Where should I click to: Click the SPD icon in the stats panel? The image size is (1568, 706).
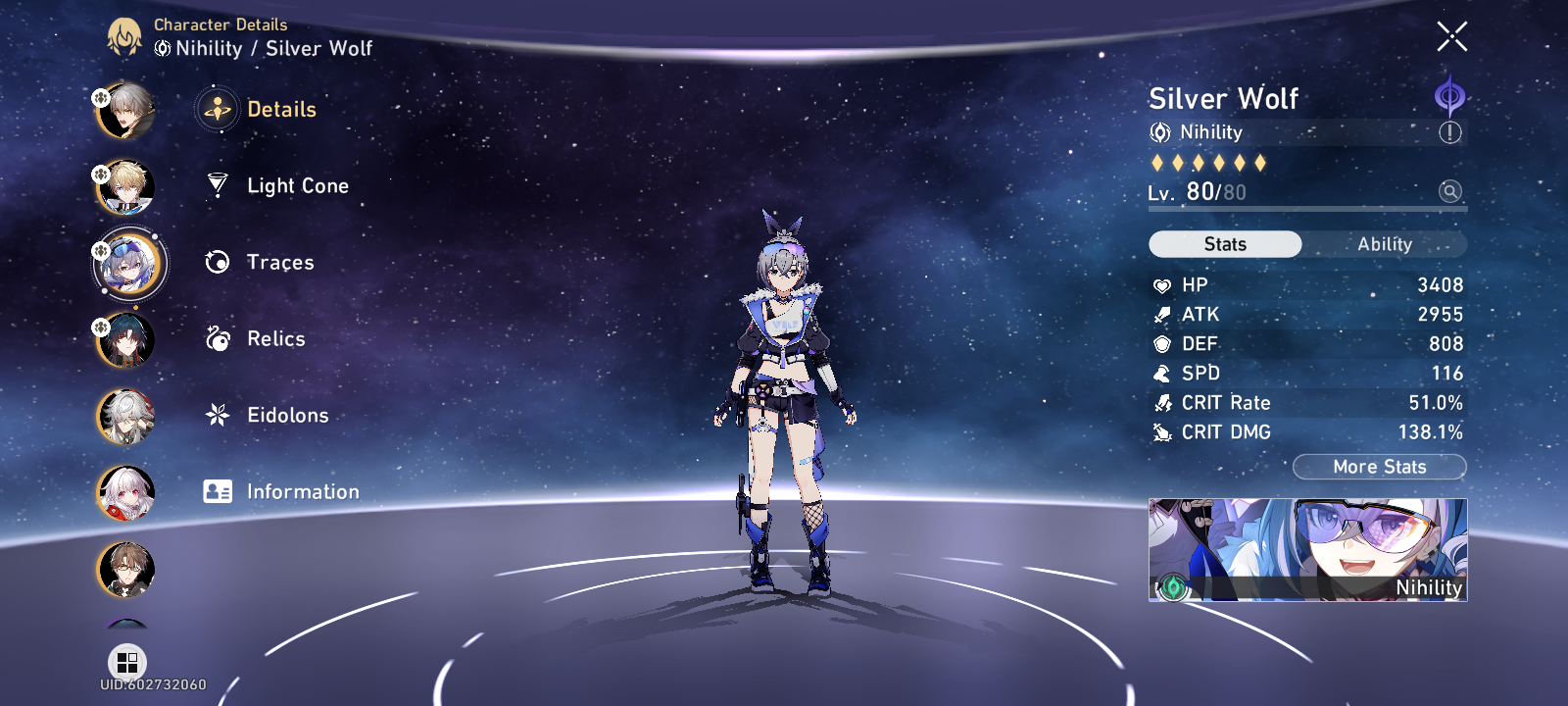[1162, 373]
